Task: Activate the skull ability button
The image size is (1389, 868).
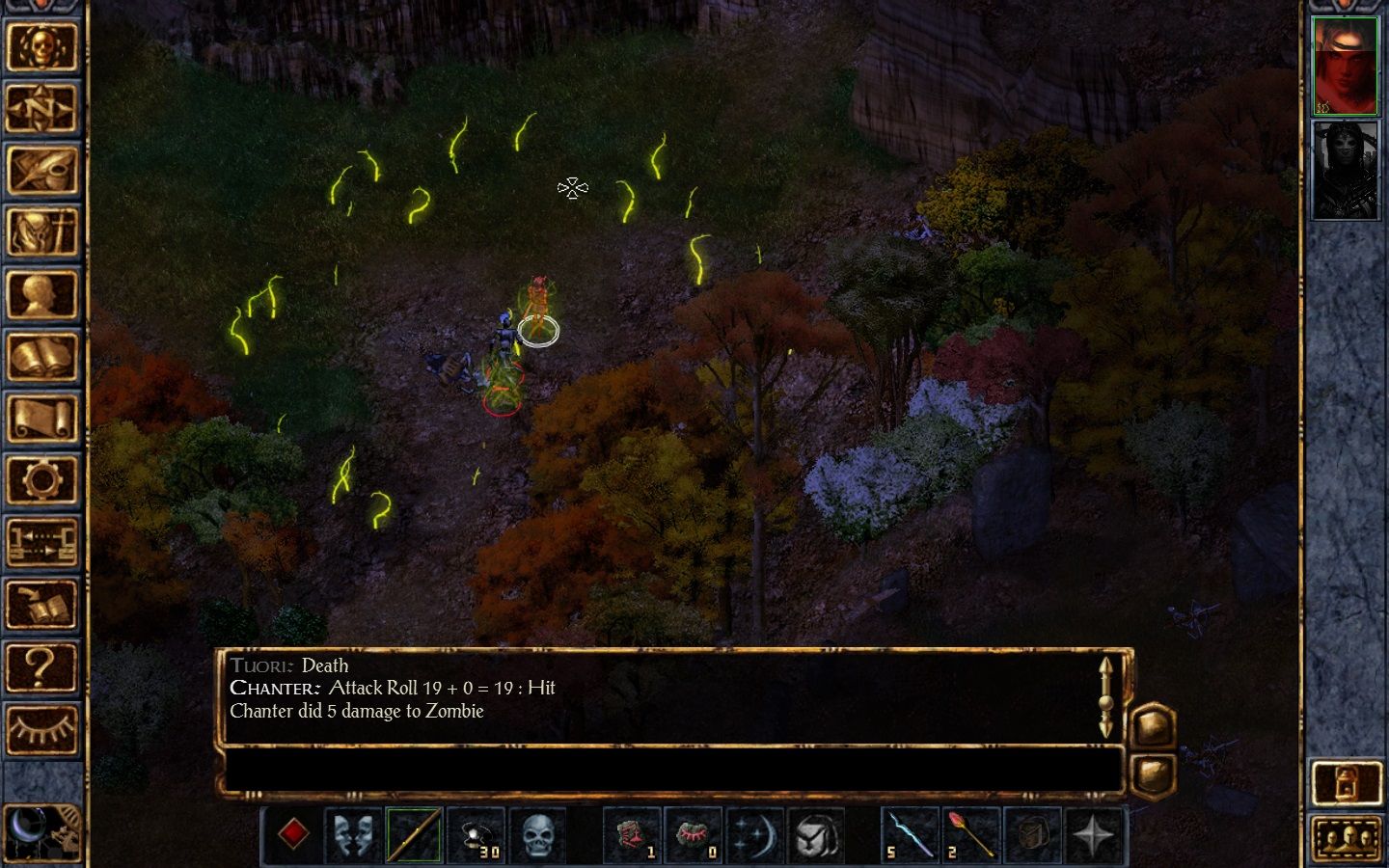Action: pyautogui.click(x=538, y=834)
